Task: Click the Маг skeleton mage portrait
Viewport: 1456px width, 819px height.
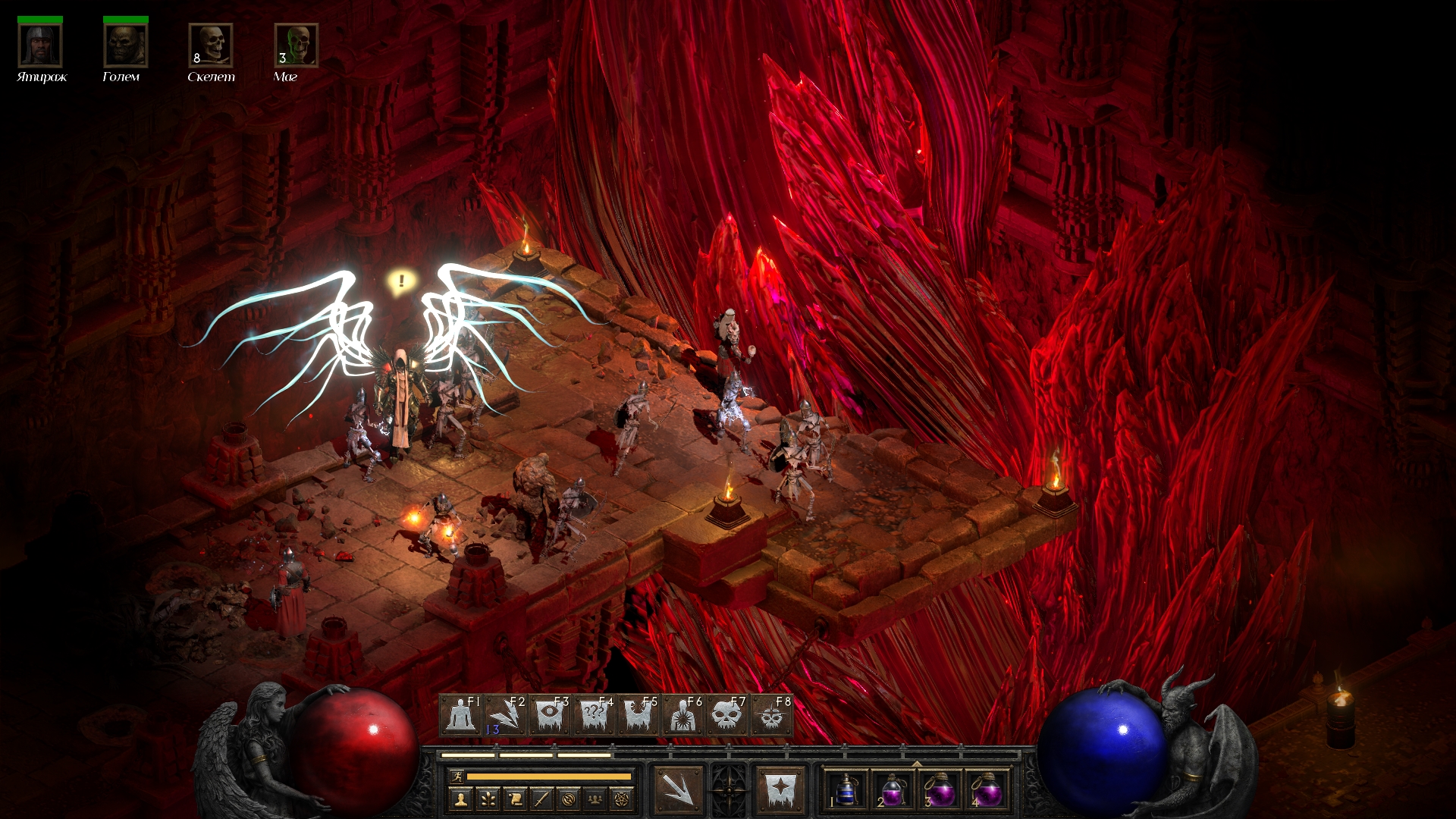Action: pos(297,45)
